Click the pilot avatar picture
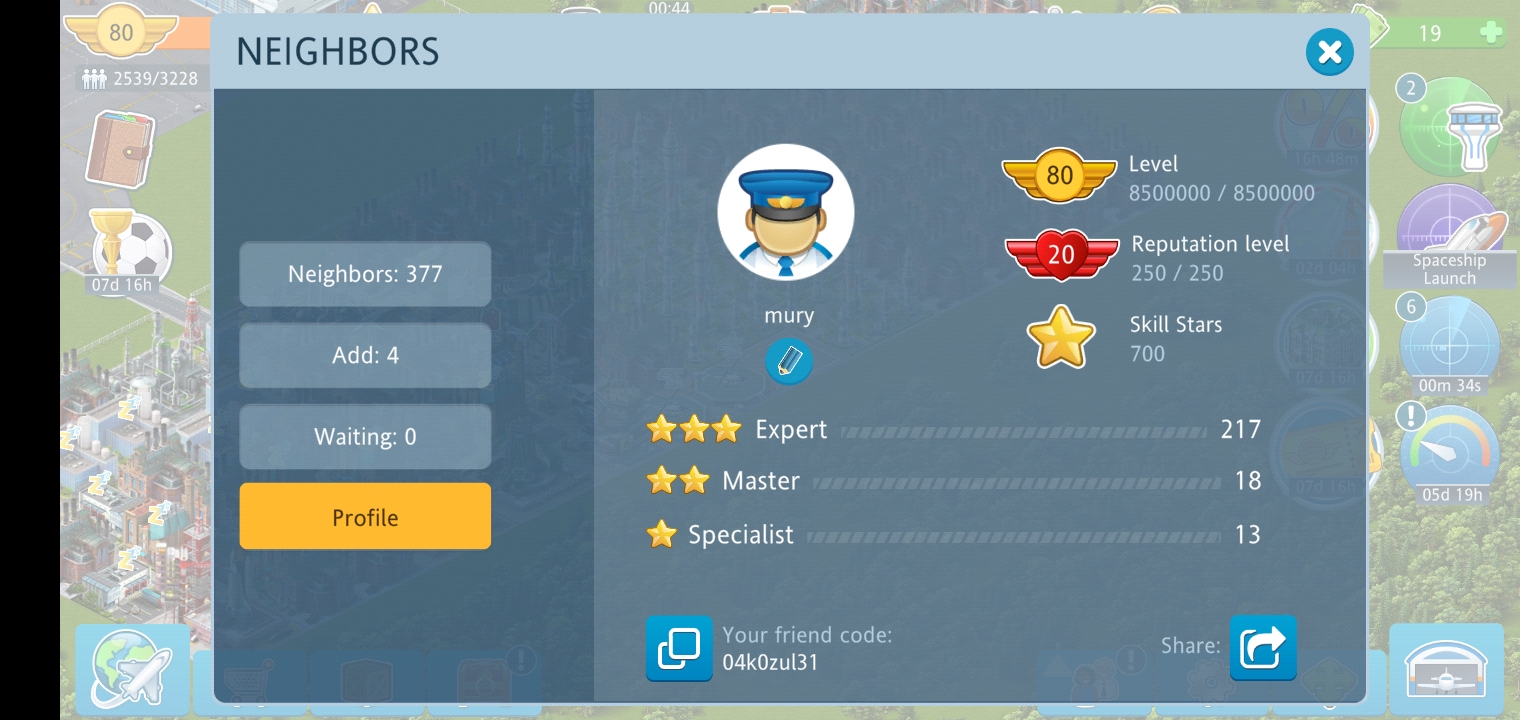1520x720 pixels. click(x=786, y=212)
